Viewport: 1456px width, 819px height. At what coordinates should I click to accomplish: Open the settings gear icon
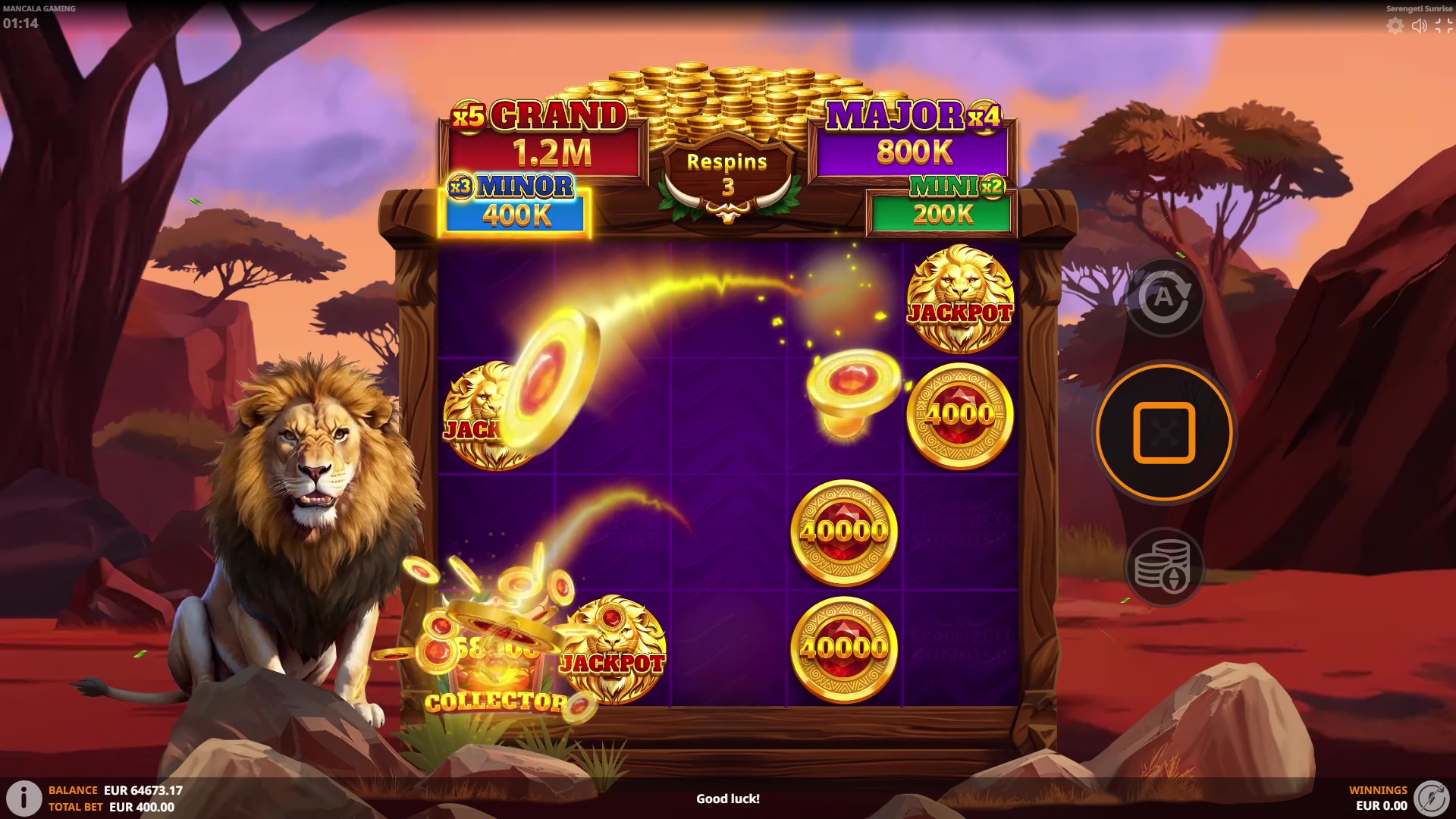(1395, 26)
